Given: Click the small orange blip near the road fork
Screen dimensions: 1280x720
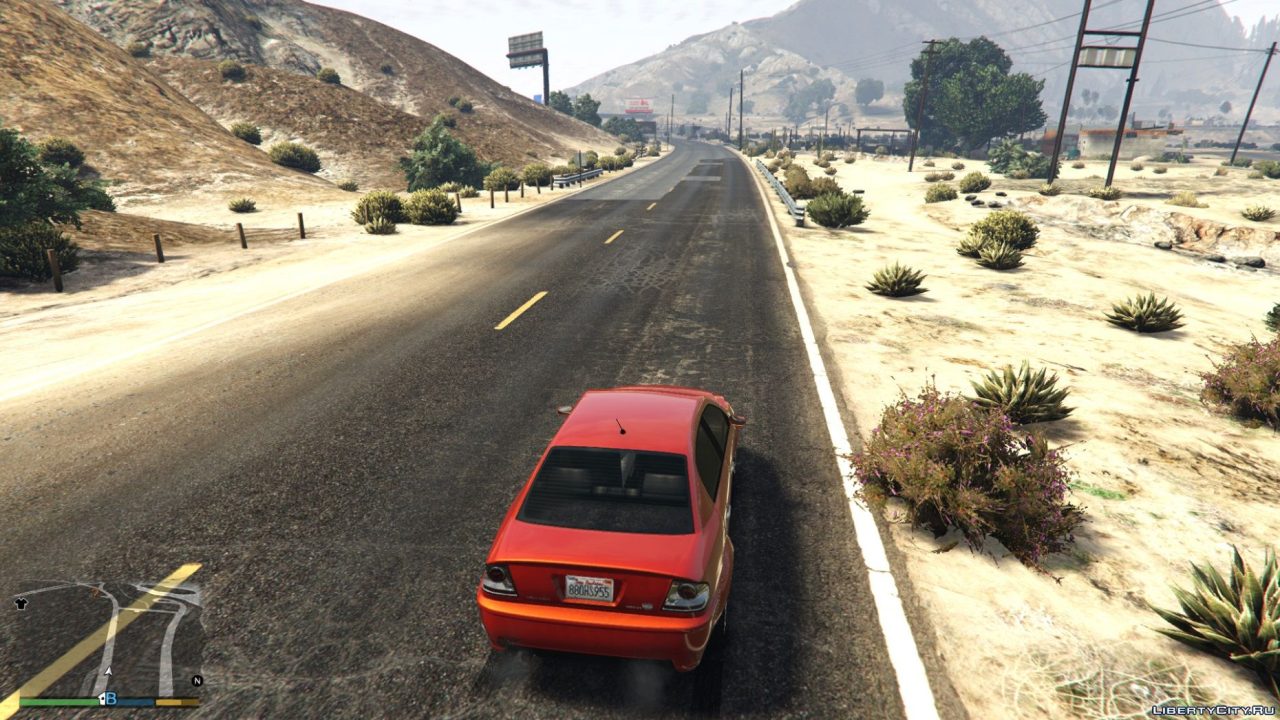Looking at the screenshot, I should tap(96, 591).
